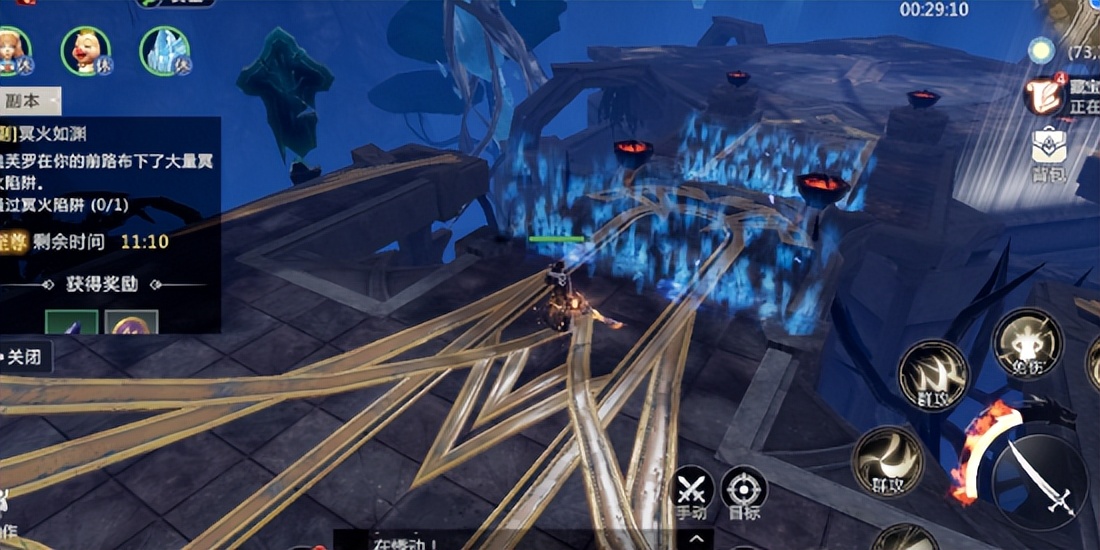Activate the 免伤 damage immunity skill
This screenshot has height=550, width=1100.
point(1027,343)
